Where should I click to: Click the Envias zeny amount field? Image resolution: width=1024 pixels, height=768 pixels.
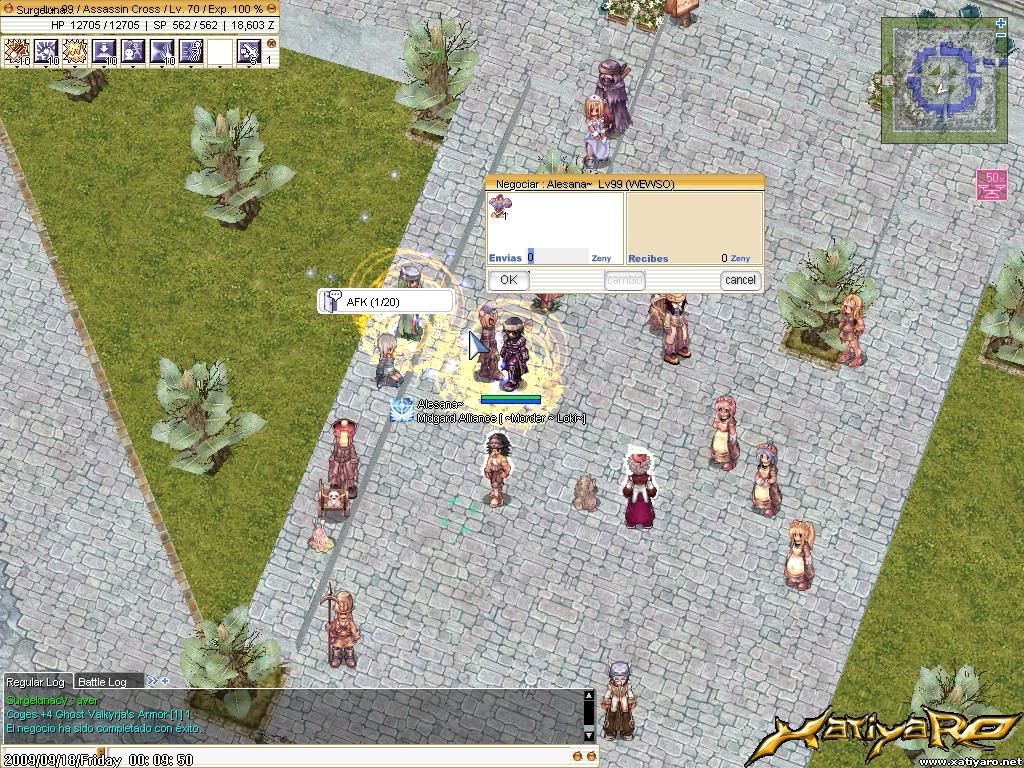click(x=558, y=257)
